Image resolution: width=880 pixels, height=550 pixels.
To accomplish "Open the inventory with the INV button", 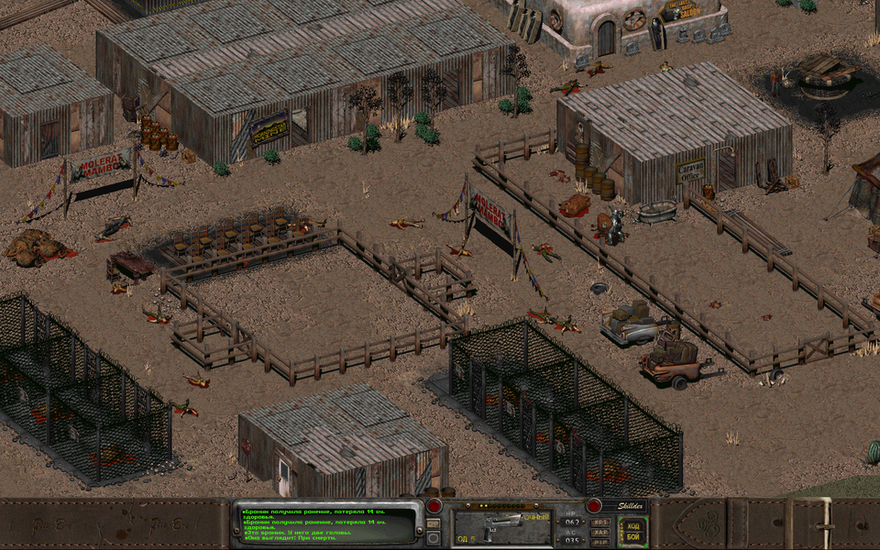I will tap(433, 523).
